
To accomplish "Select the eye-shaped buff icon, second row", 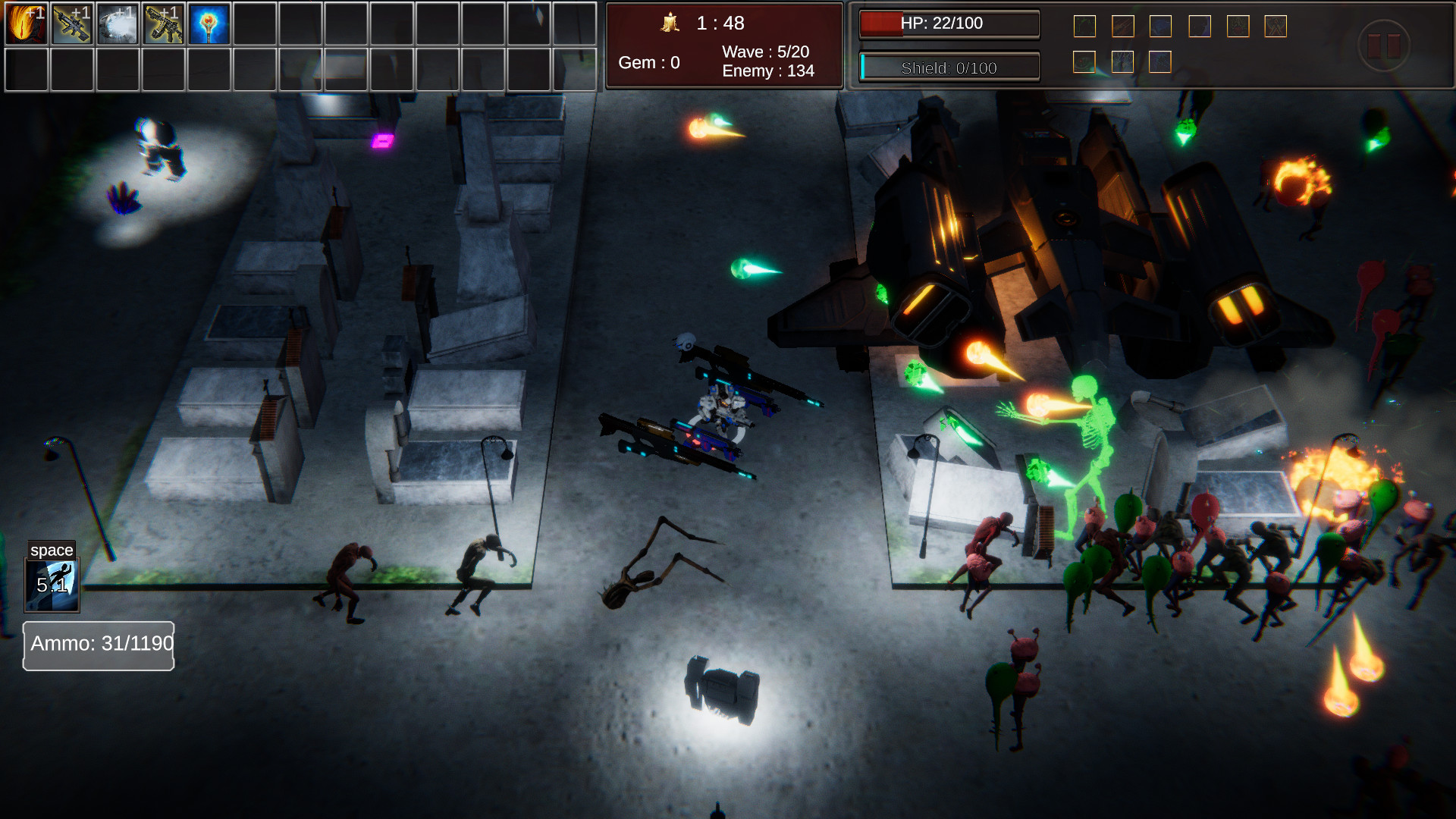I will (1084, 62).
